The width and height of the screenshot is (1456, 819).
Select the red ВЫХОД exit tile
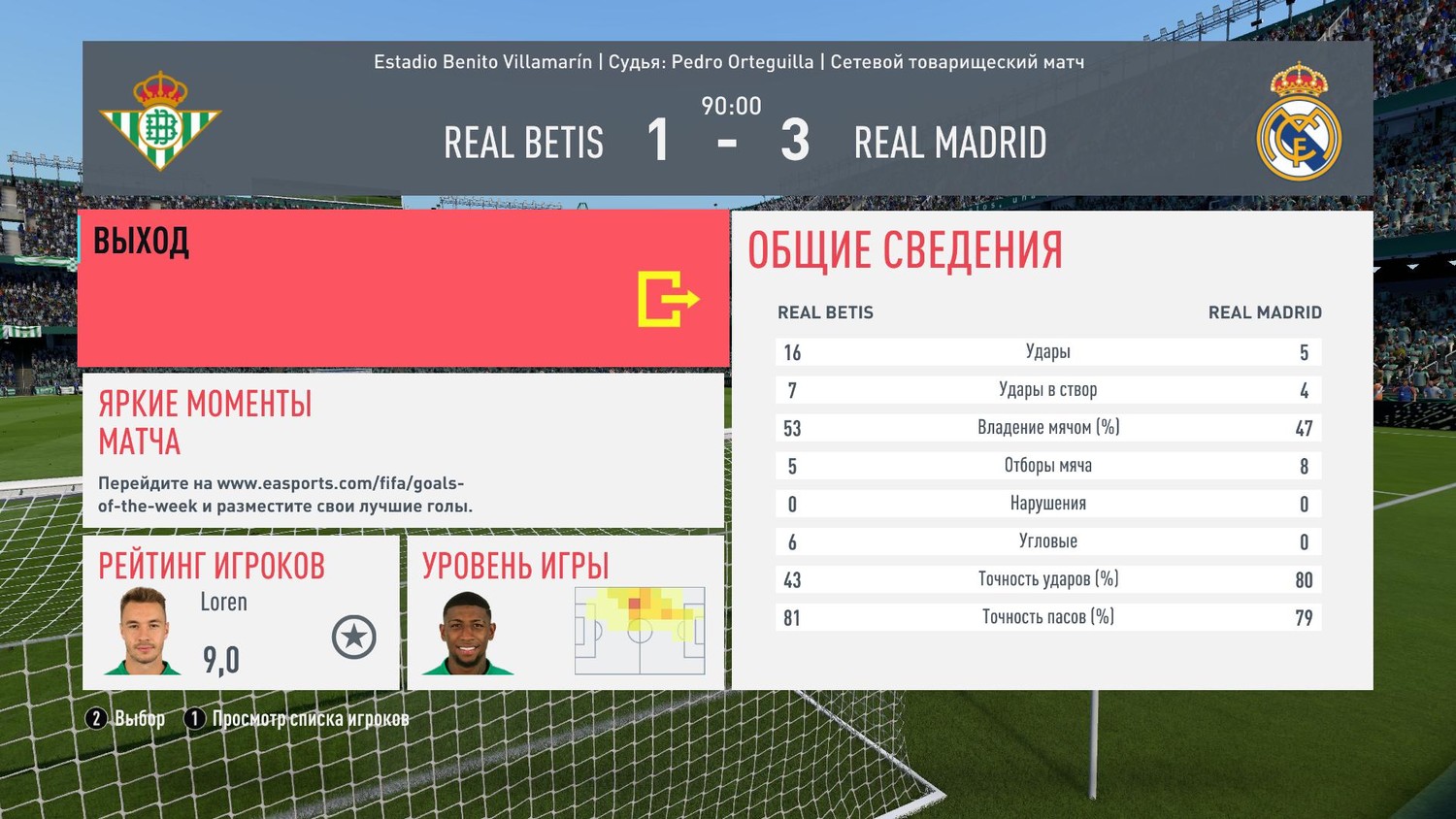[x=403, y=288]
